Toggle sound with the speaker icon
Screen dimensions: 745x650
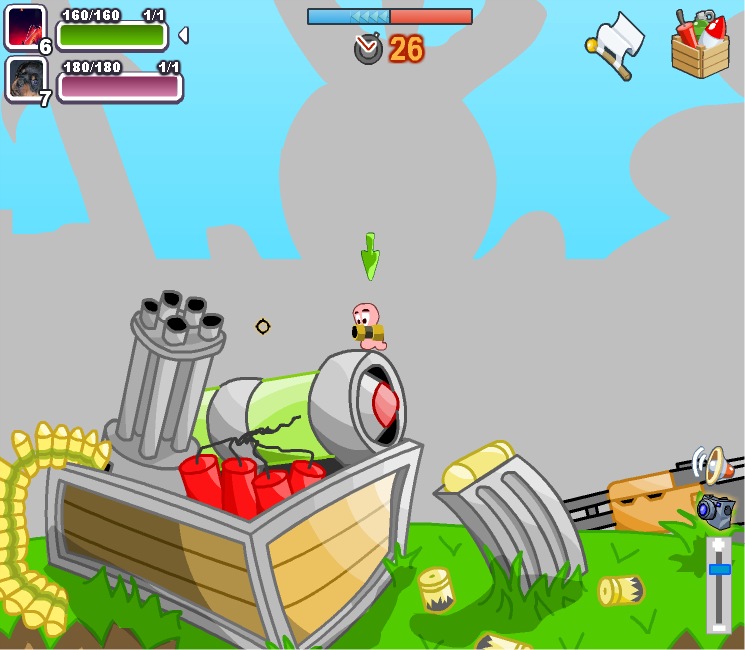(709, 464)
